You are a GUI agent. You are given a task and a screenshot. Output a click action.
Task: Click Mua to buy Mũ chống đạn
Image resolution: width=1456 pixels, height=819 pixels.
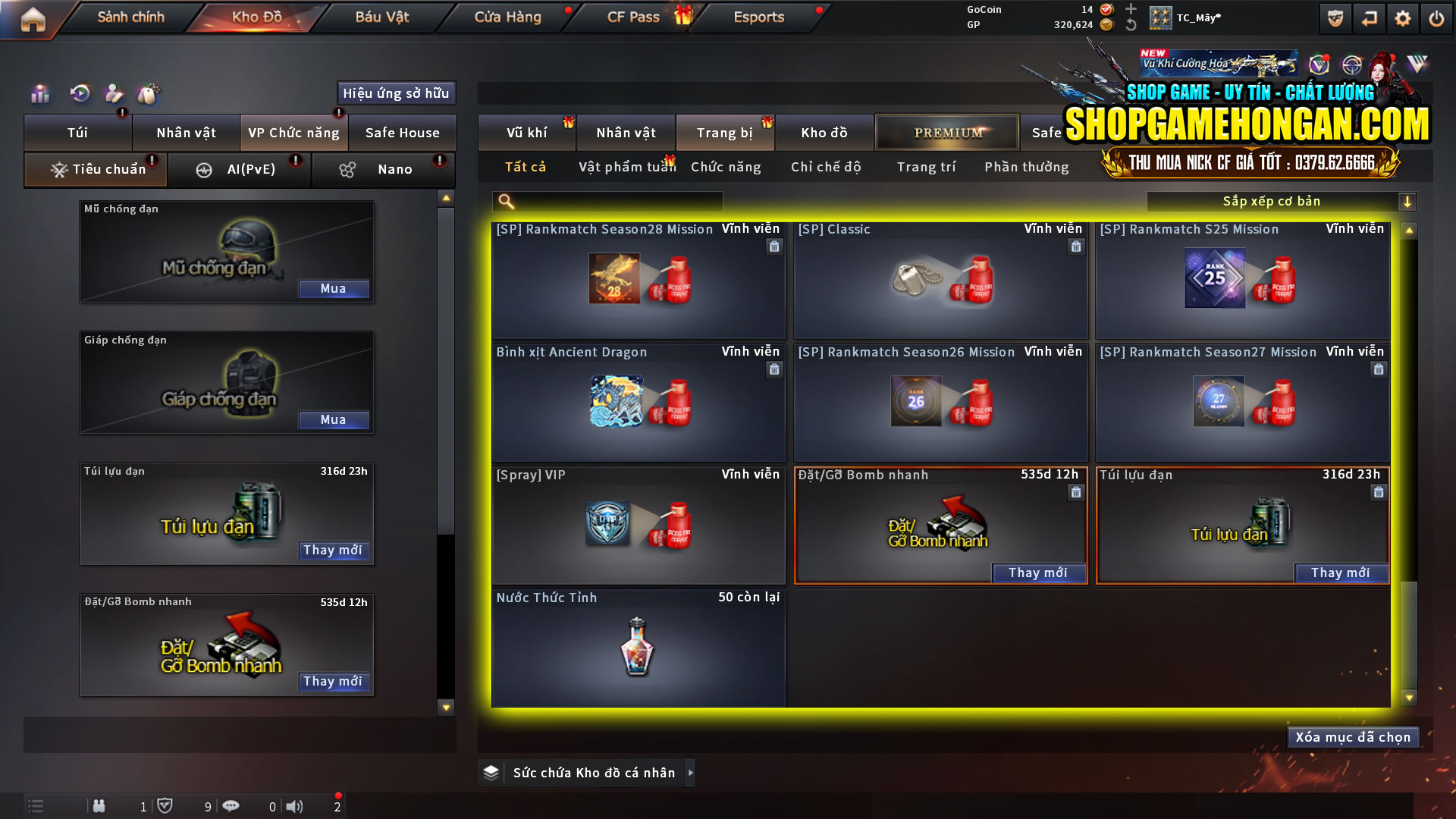pos(334,288)
